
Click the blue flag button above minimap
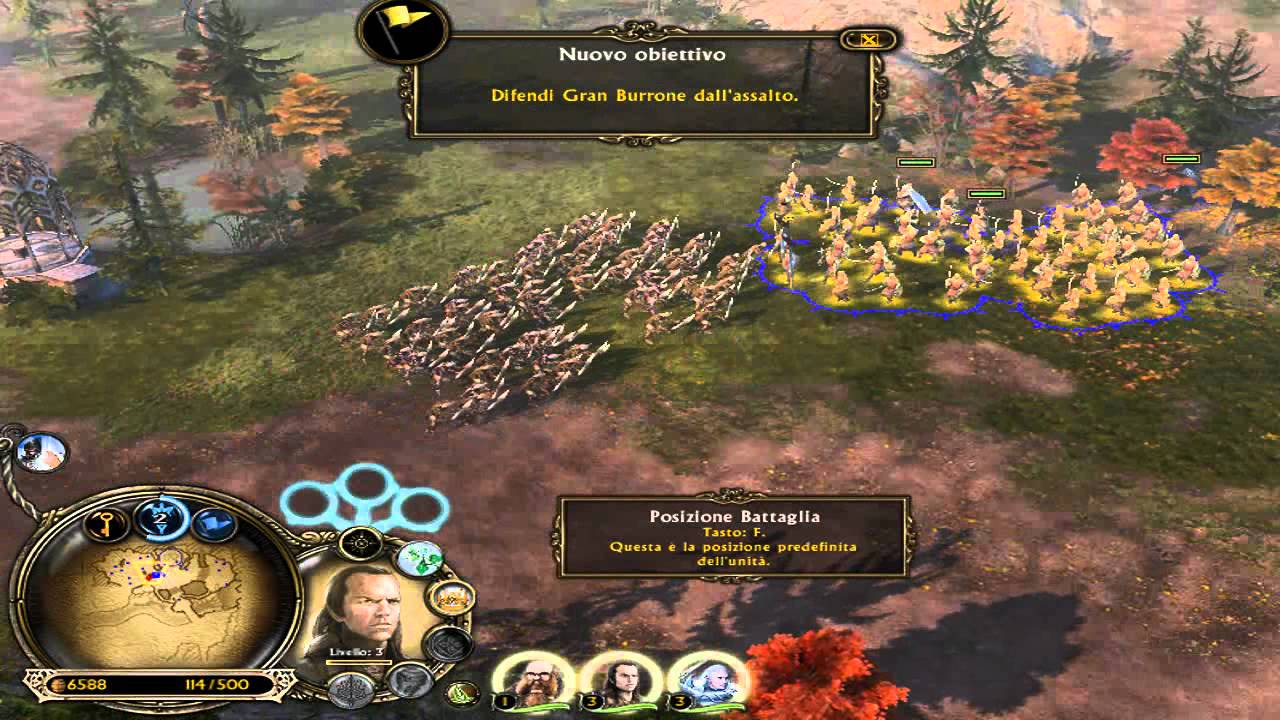pos(211,521)
